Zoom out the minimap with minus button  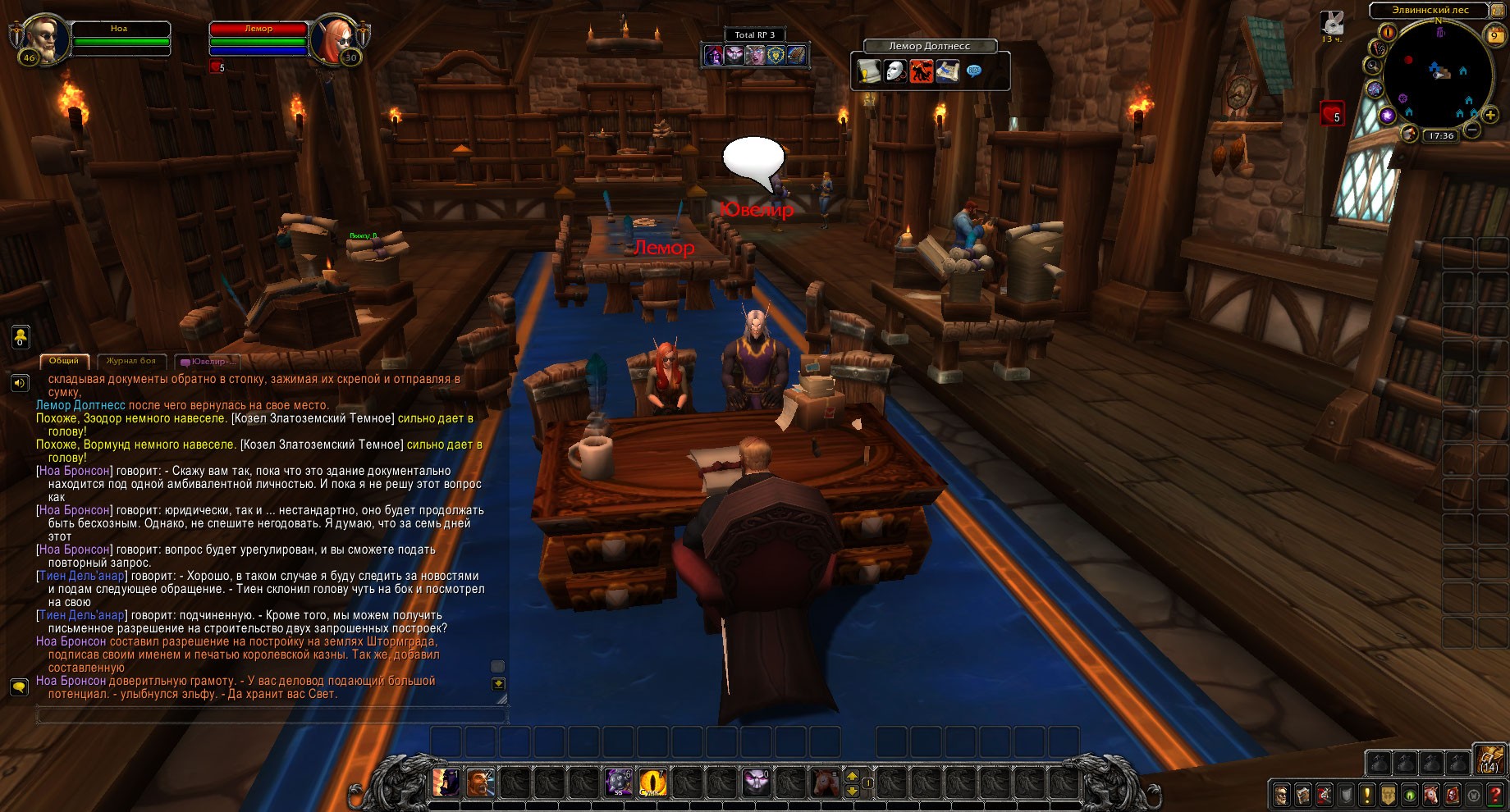point(1473,130)
